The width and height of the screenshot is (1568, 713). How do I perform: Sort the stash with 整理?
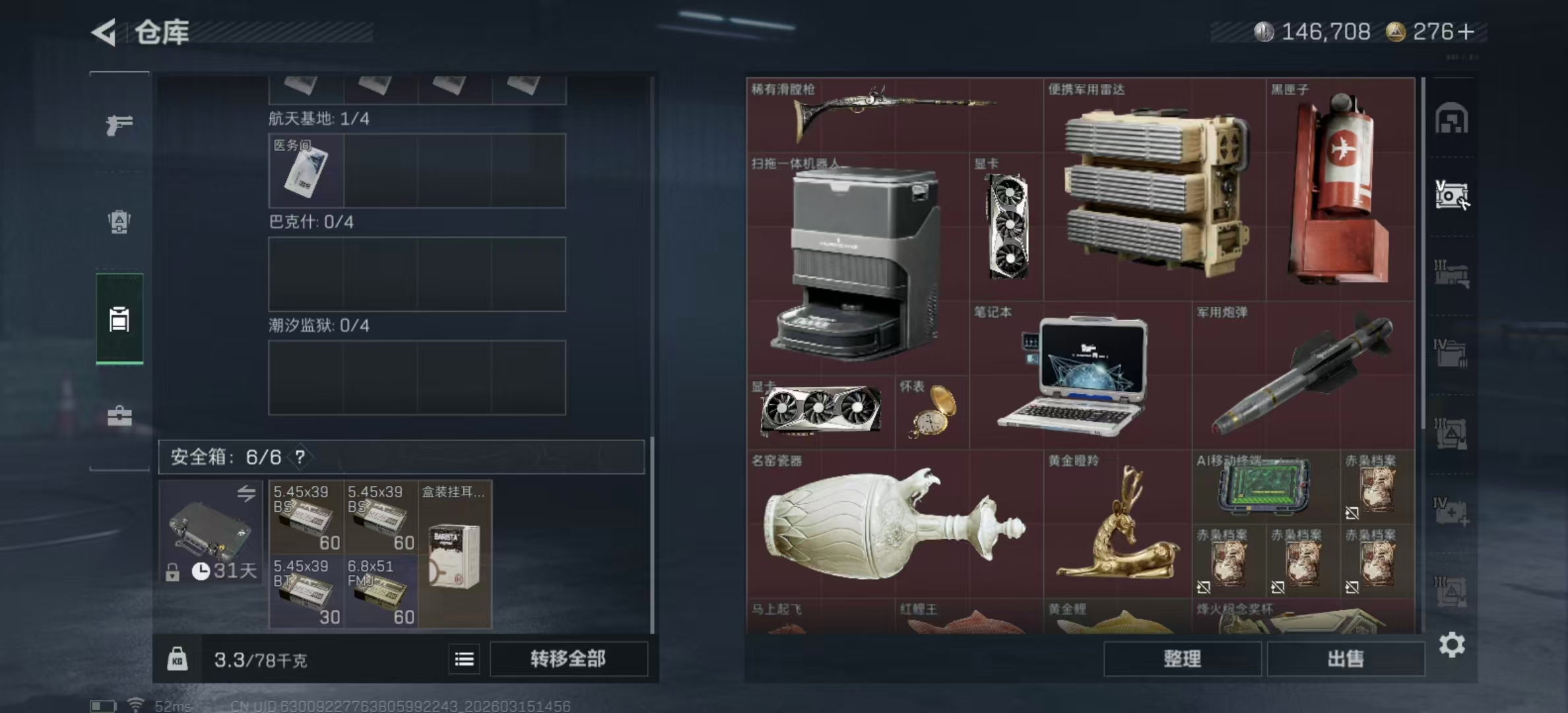coord(1182,659)
